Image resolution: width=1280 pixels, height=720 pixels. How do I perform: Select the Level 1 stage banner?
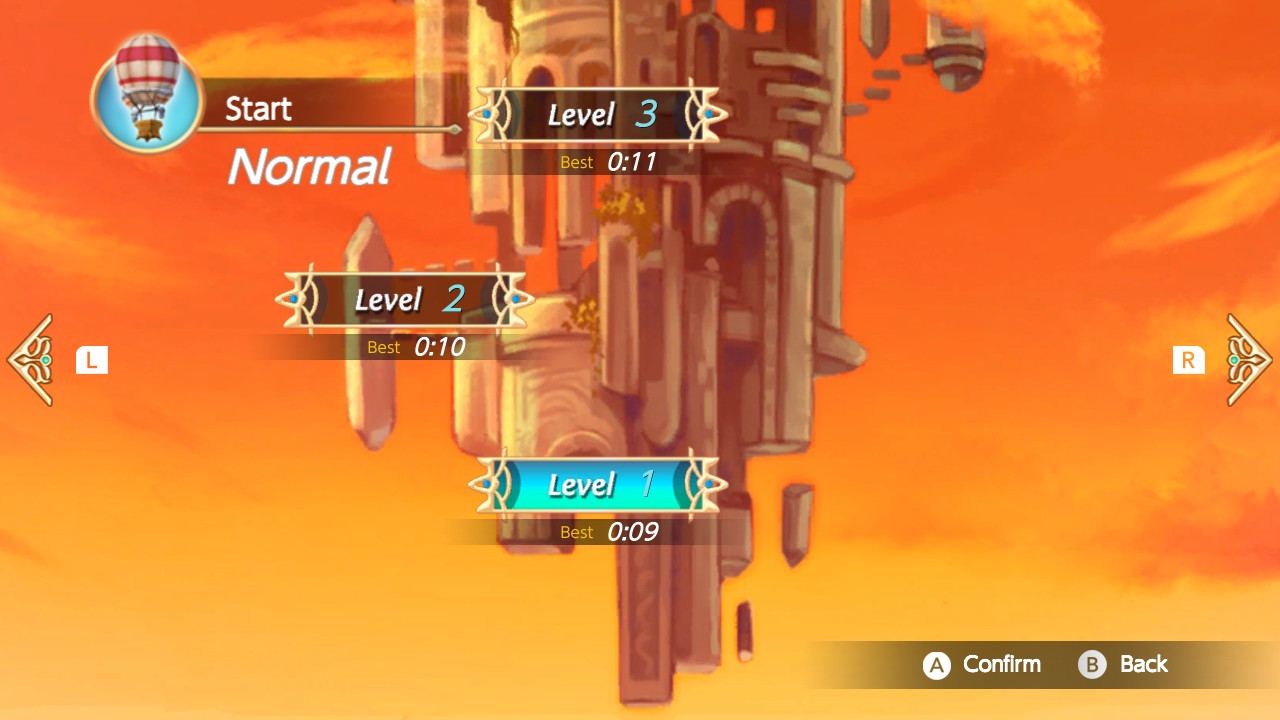[596, 484]
